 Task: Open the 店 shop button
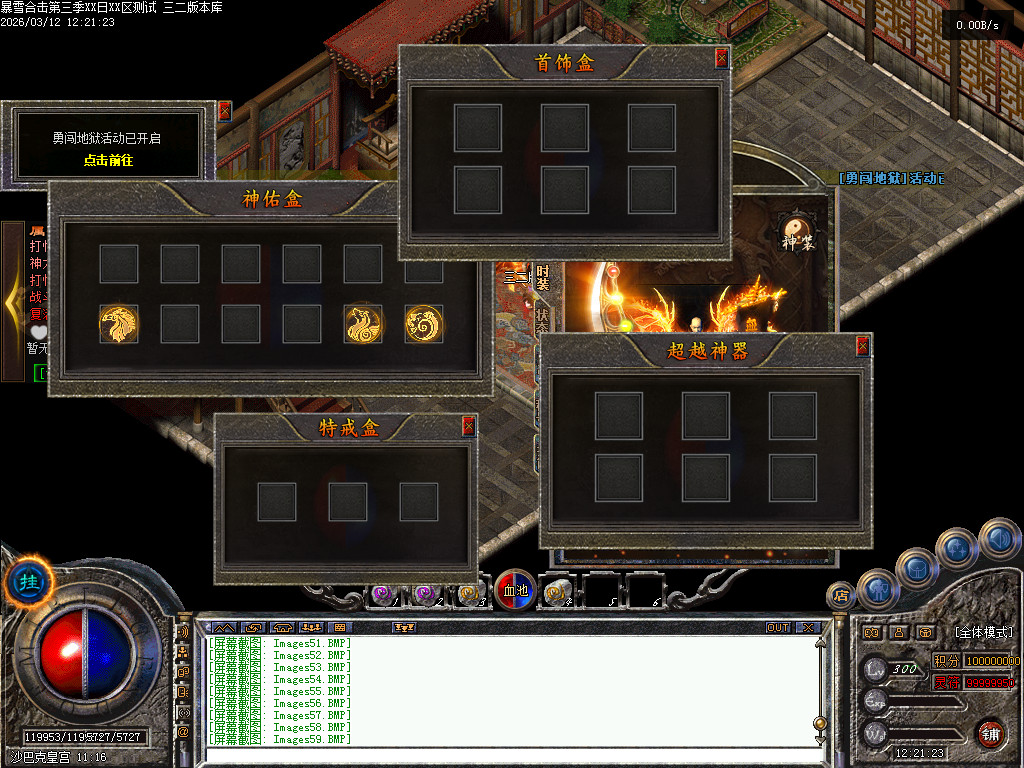(x=840, y=596)
